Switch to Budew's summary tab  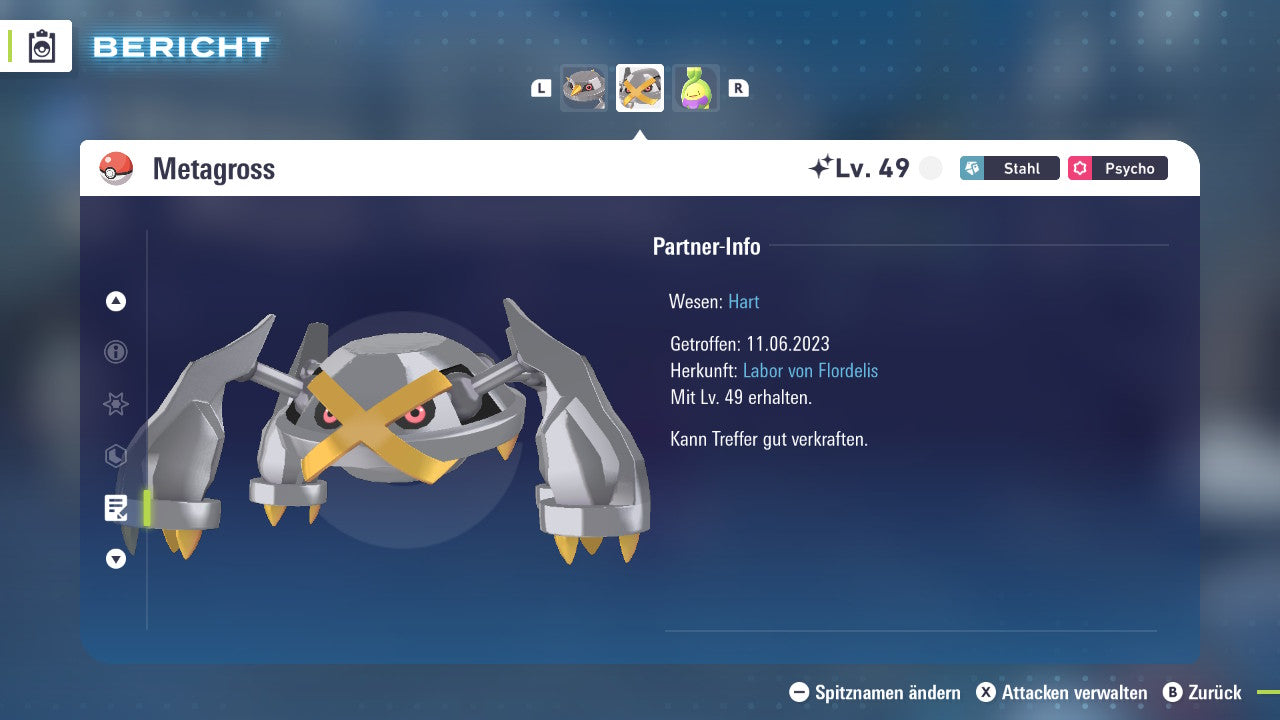pos(696,88)
